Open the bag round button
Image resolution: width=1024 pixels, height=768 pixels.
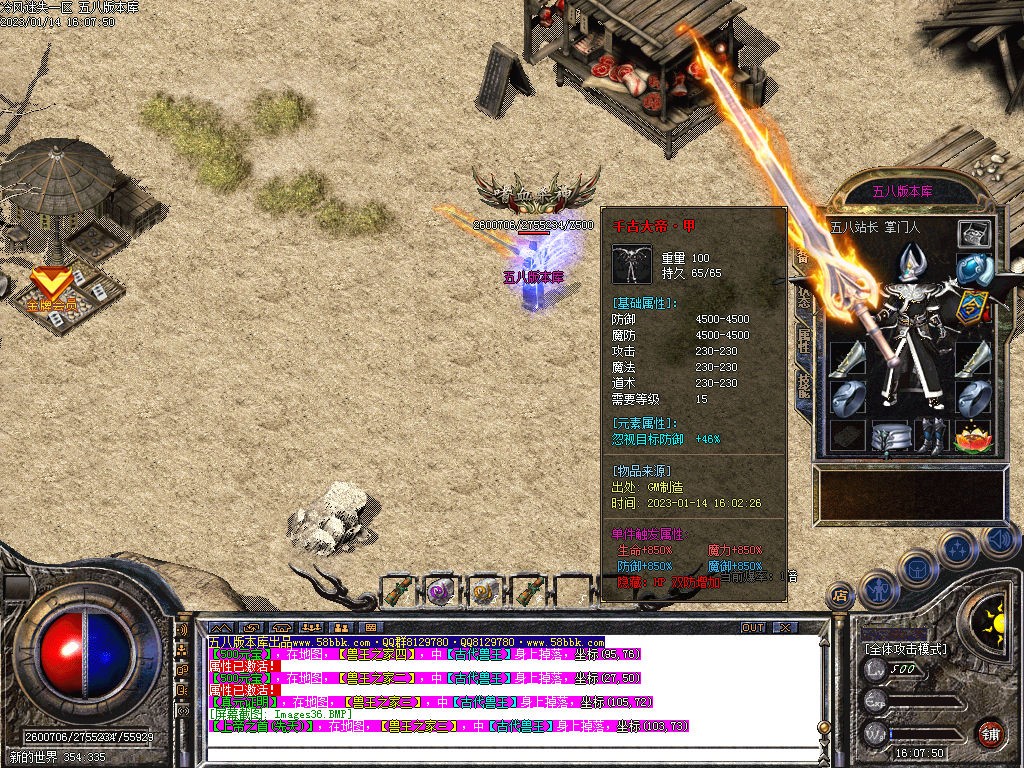(917, 568)
